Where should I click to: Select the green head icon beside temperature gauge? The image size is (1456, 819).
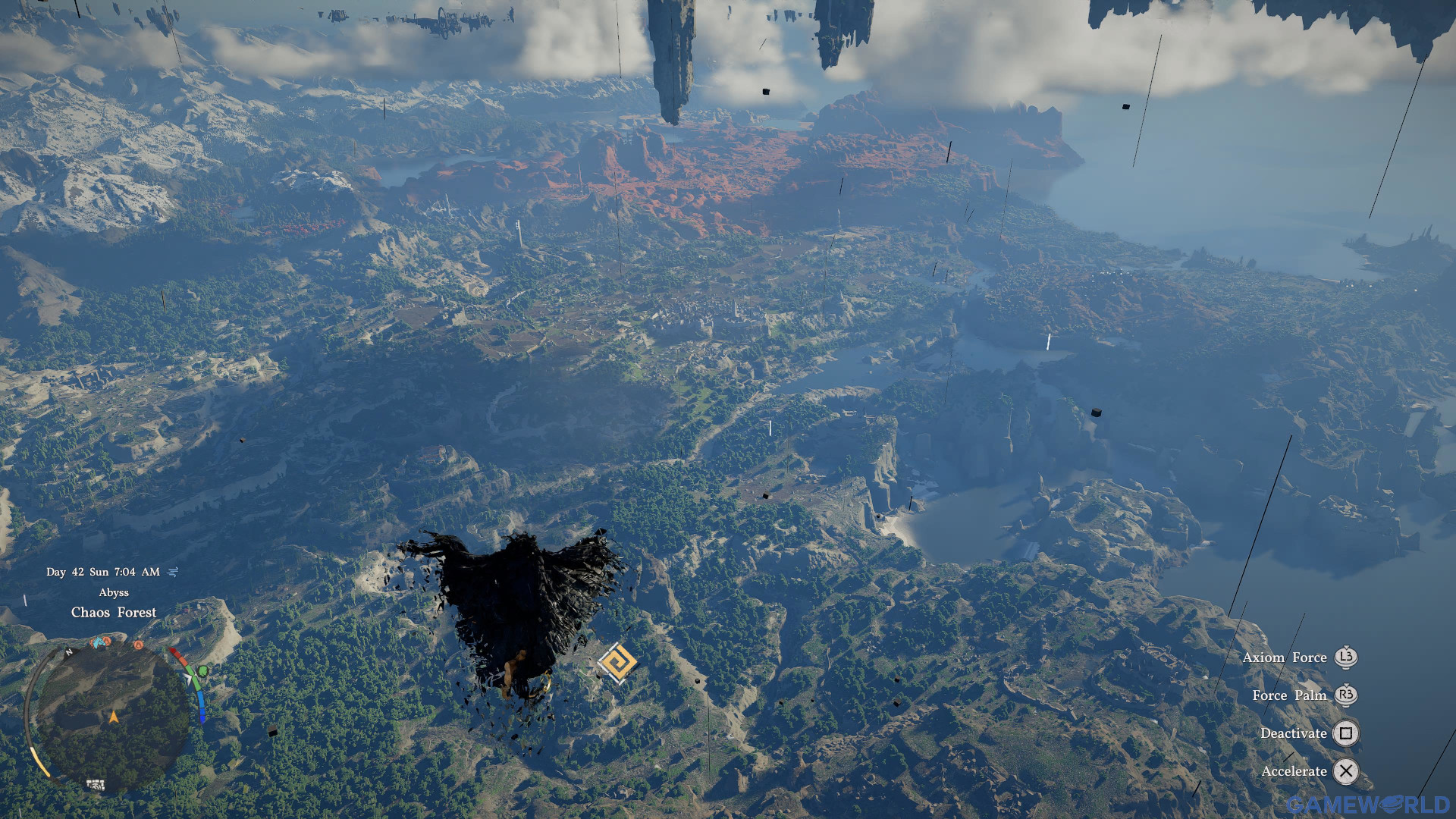pyautogui.click(x=202, y=671)
